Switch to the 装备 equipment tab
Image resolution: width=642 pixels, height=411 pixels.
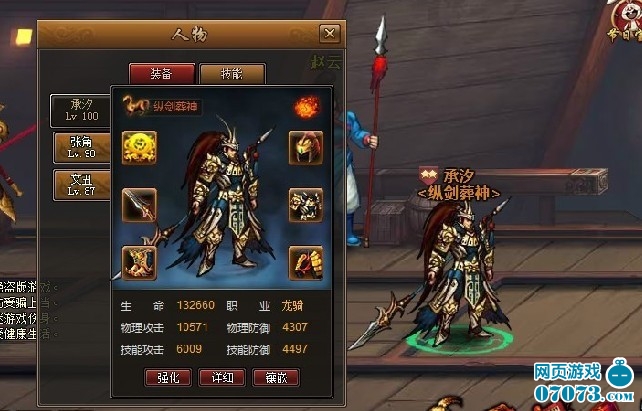click(x=159, y=74)
